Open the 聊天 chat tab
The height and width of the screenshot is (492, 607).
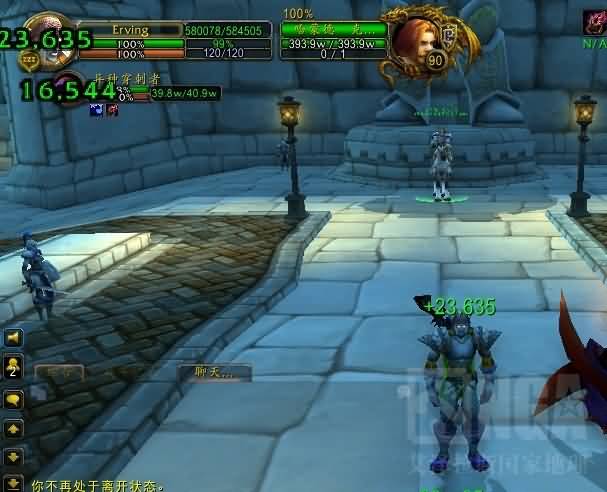pos(214,372)
